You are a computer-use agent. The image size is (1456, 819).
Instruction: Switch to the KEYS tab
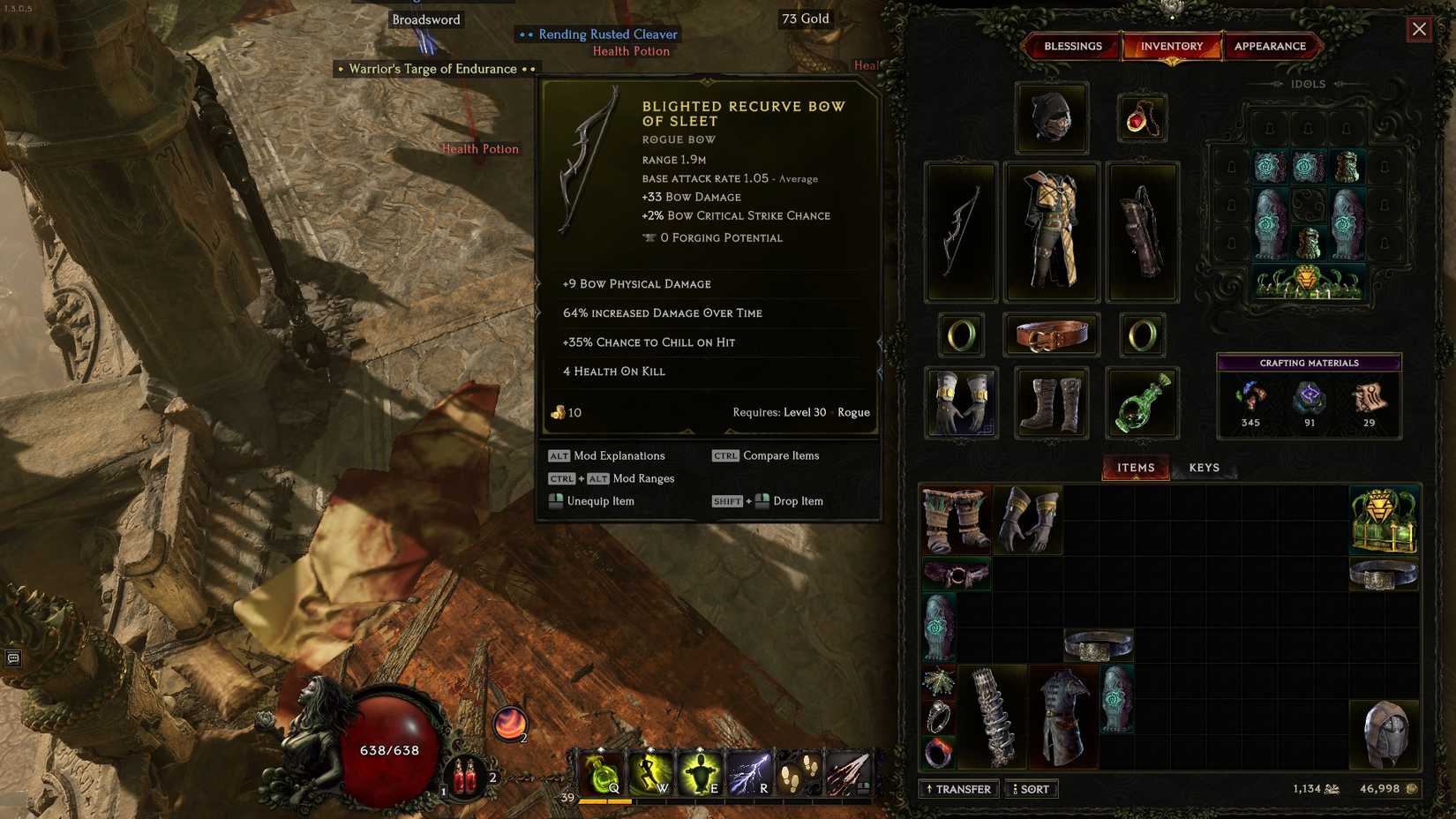tap(1204, 468)
